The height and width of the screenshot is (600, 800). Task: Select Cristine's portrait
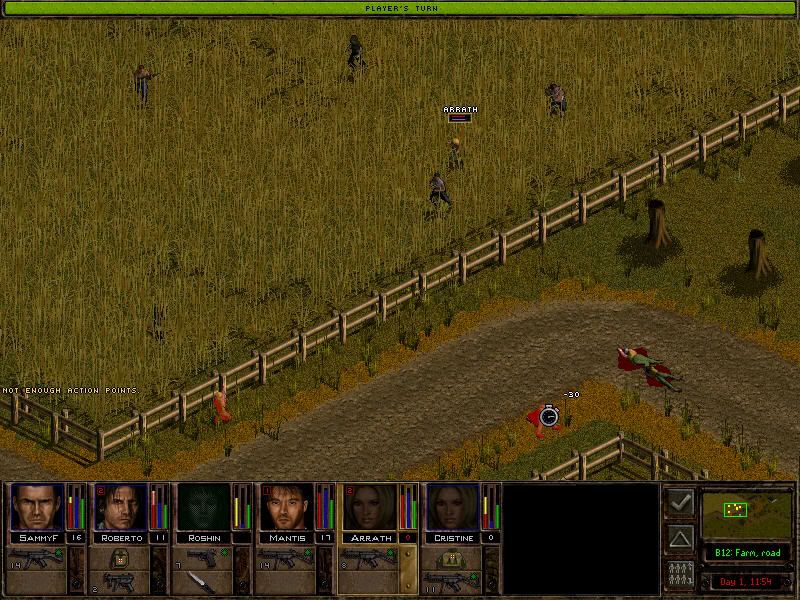click(453, 507)
